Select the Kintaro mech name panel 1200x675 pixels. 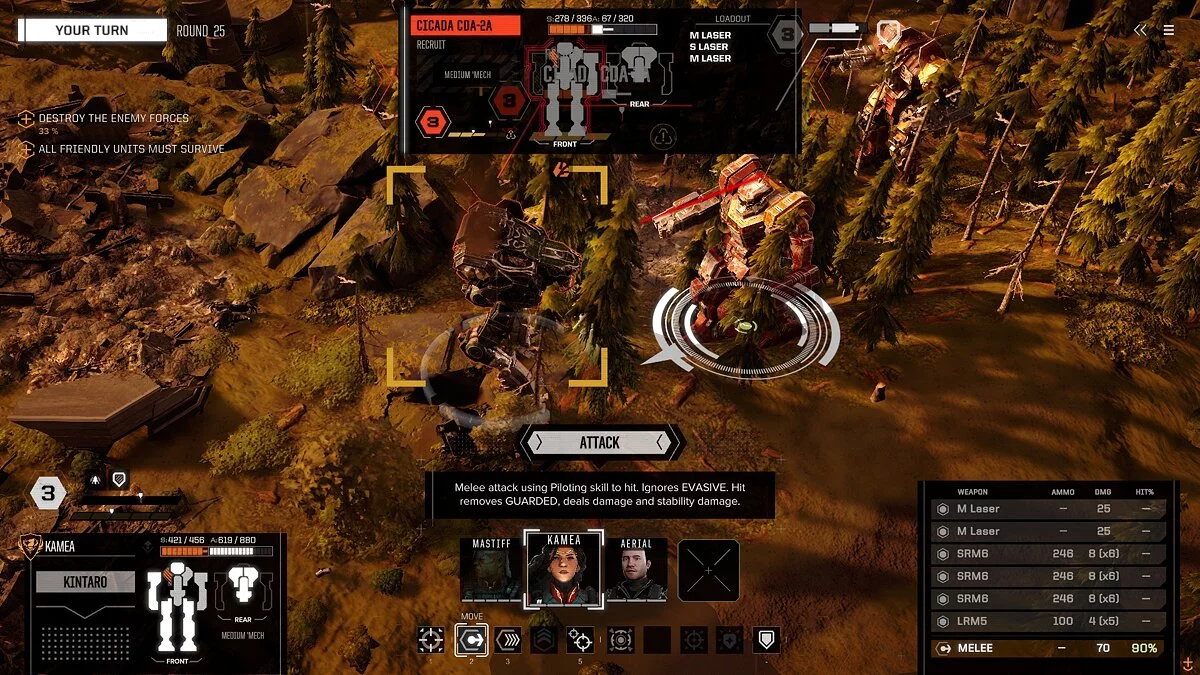85,581
